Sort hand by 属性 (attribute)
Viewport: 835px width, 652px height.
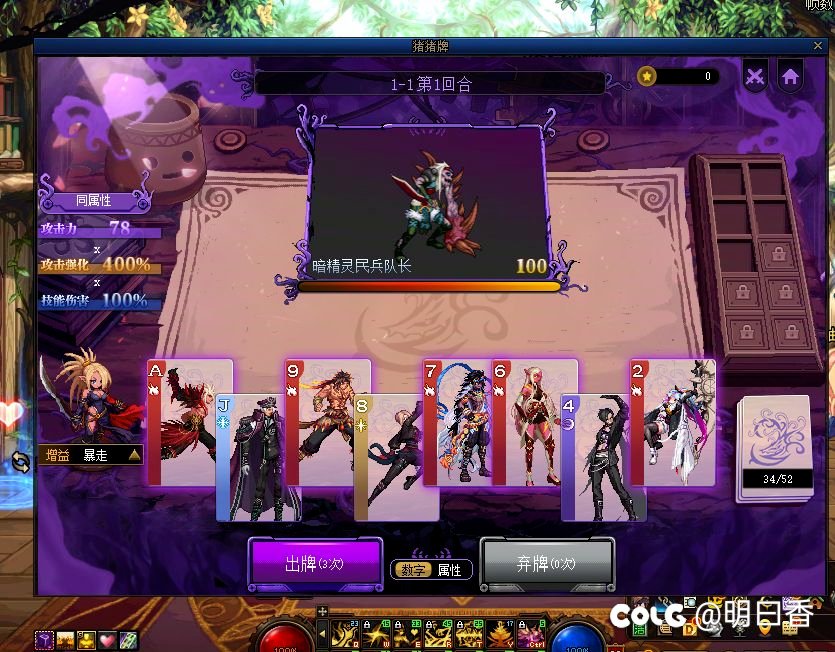pos(449,570)
